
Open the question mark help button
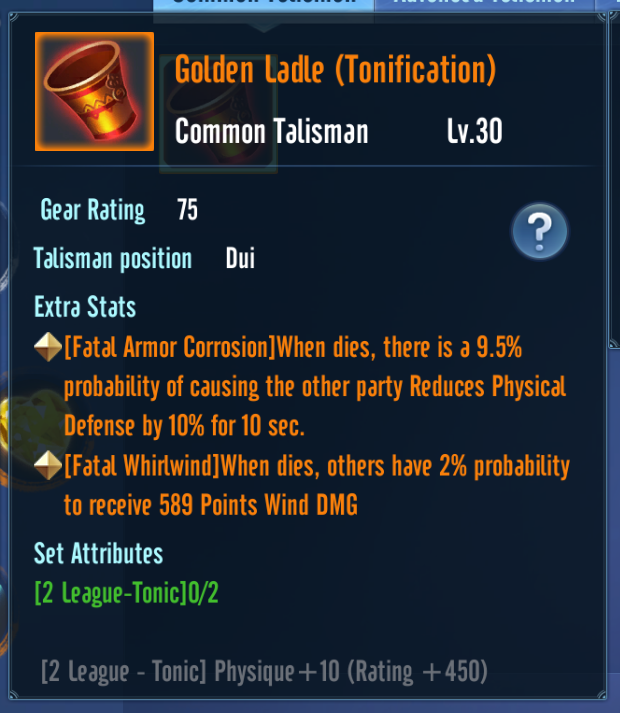point(540,233)
